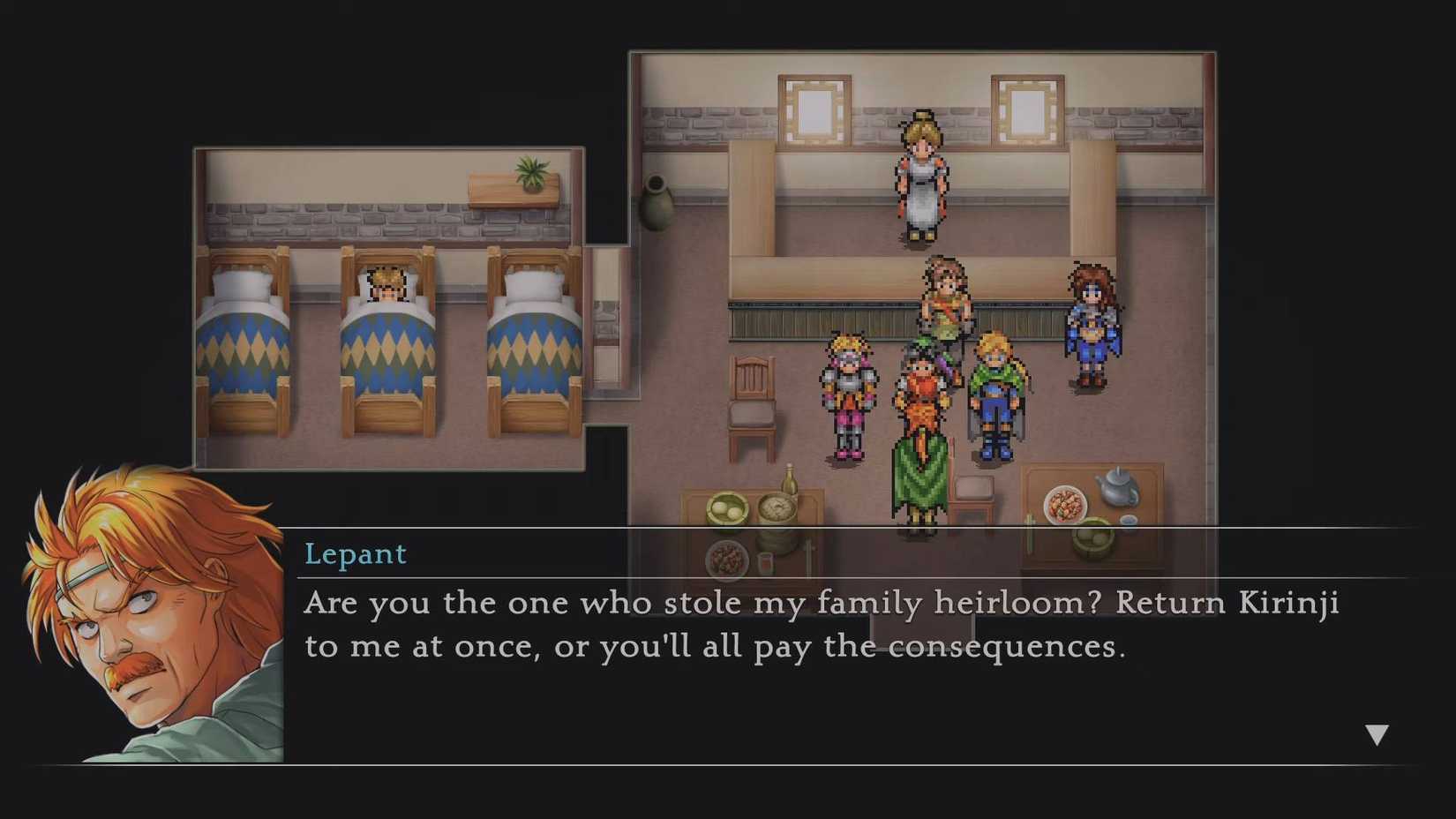Click the left window above the counter
The width and height of the screenshot is (1456, 819).
pyautogui.click(x=814, y=110)
